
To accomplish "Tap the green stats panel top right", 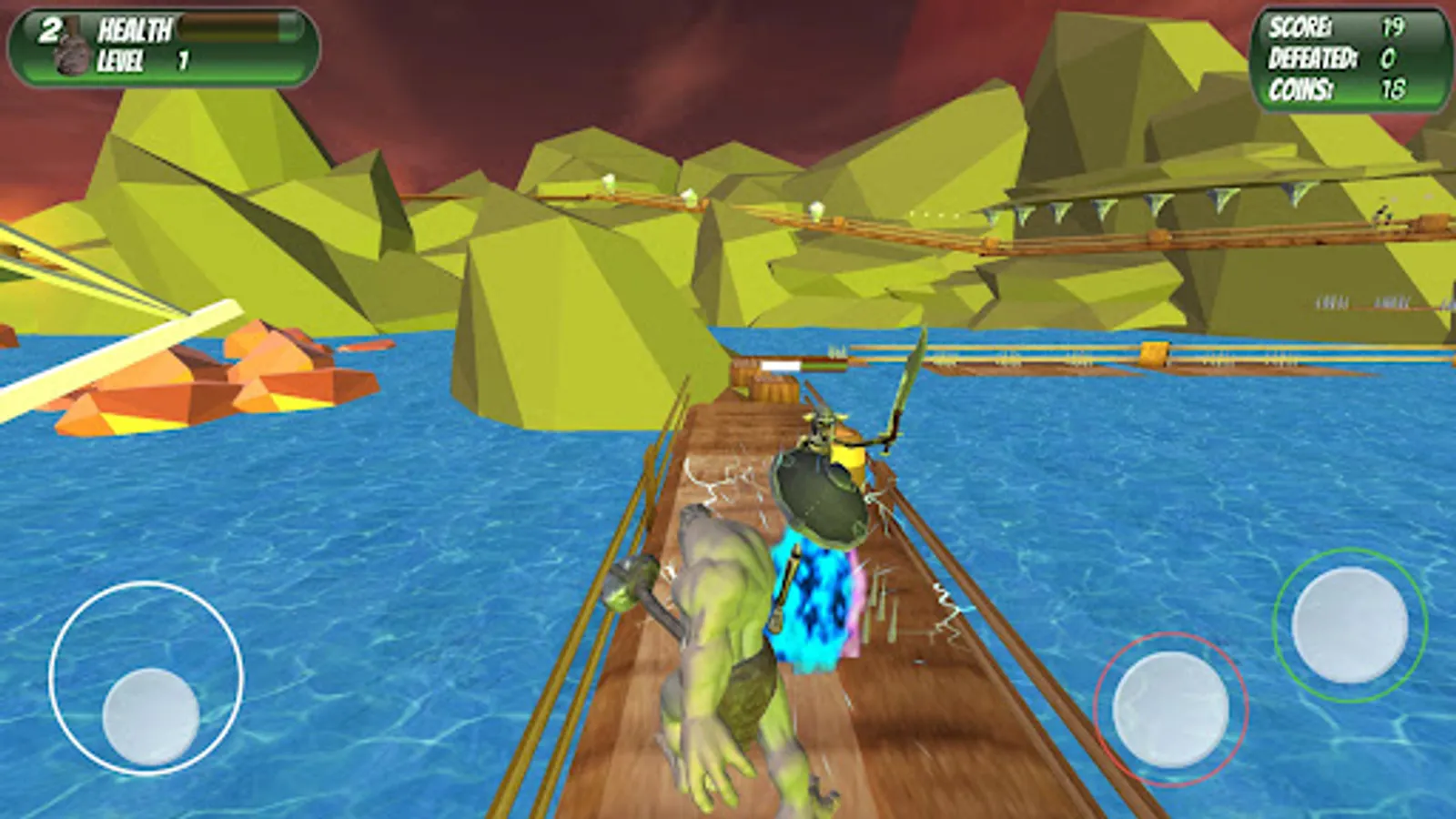I will (1351, 58).
